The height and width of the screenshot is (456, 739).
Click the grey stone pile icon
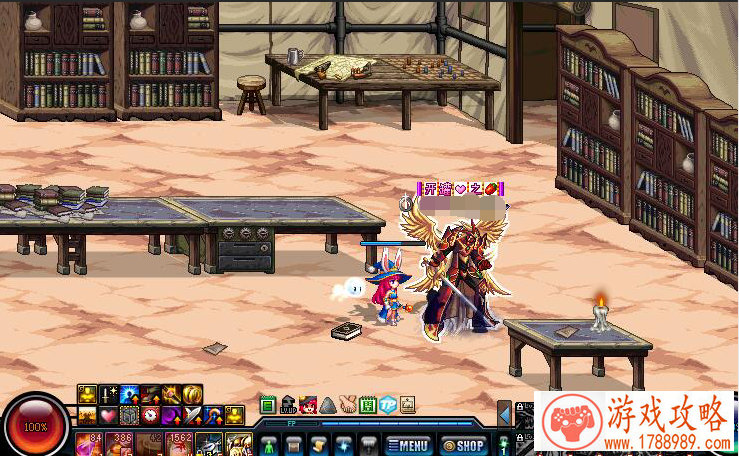(328, 405)
